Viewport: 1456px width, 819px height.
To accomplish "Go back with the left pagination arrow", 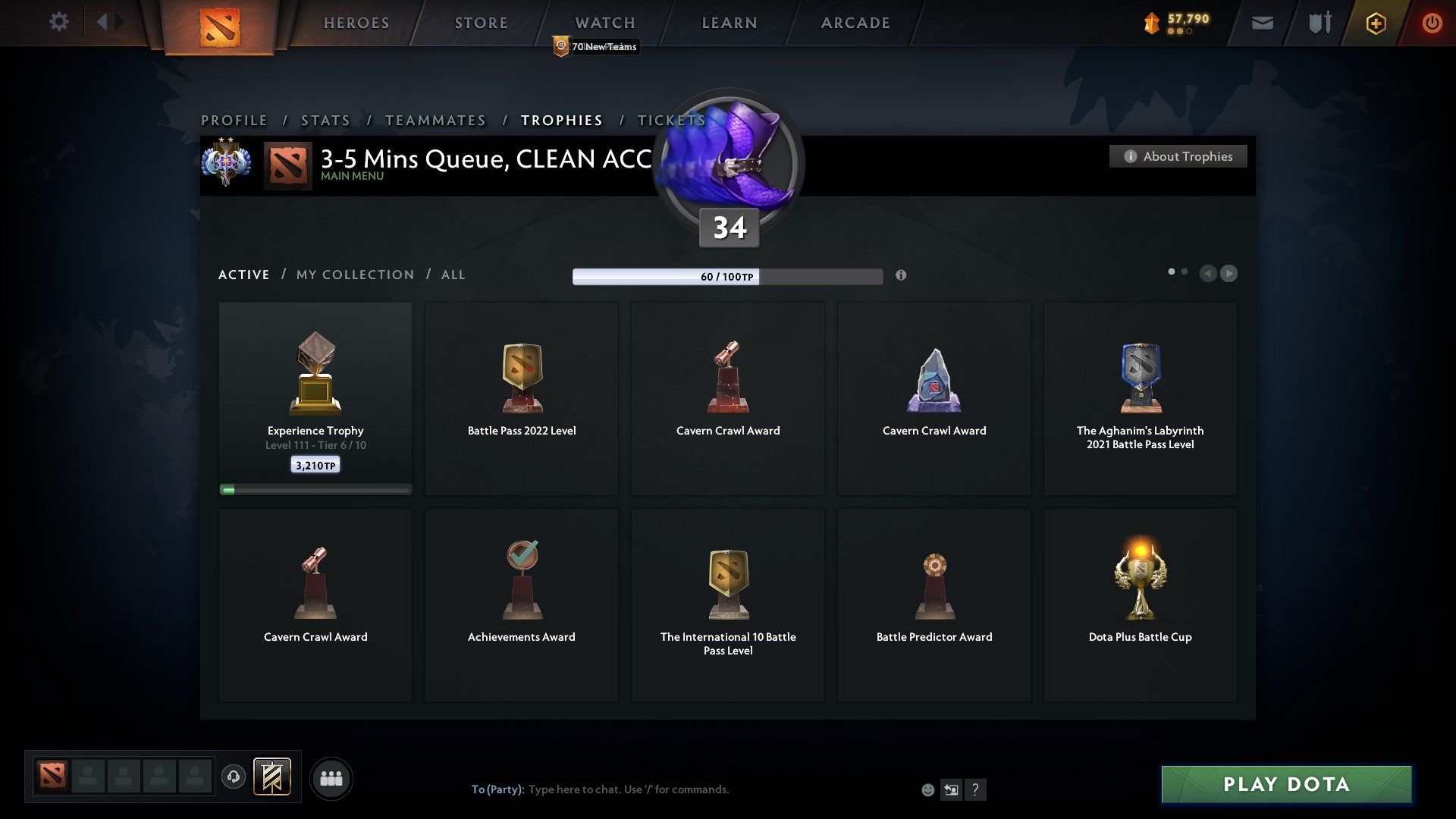I will (x=1208, y=274).
